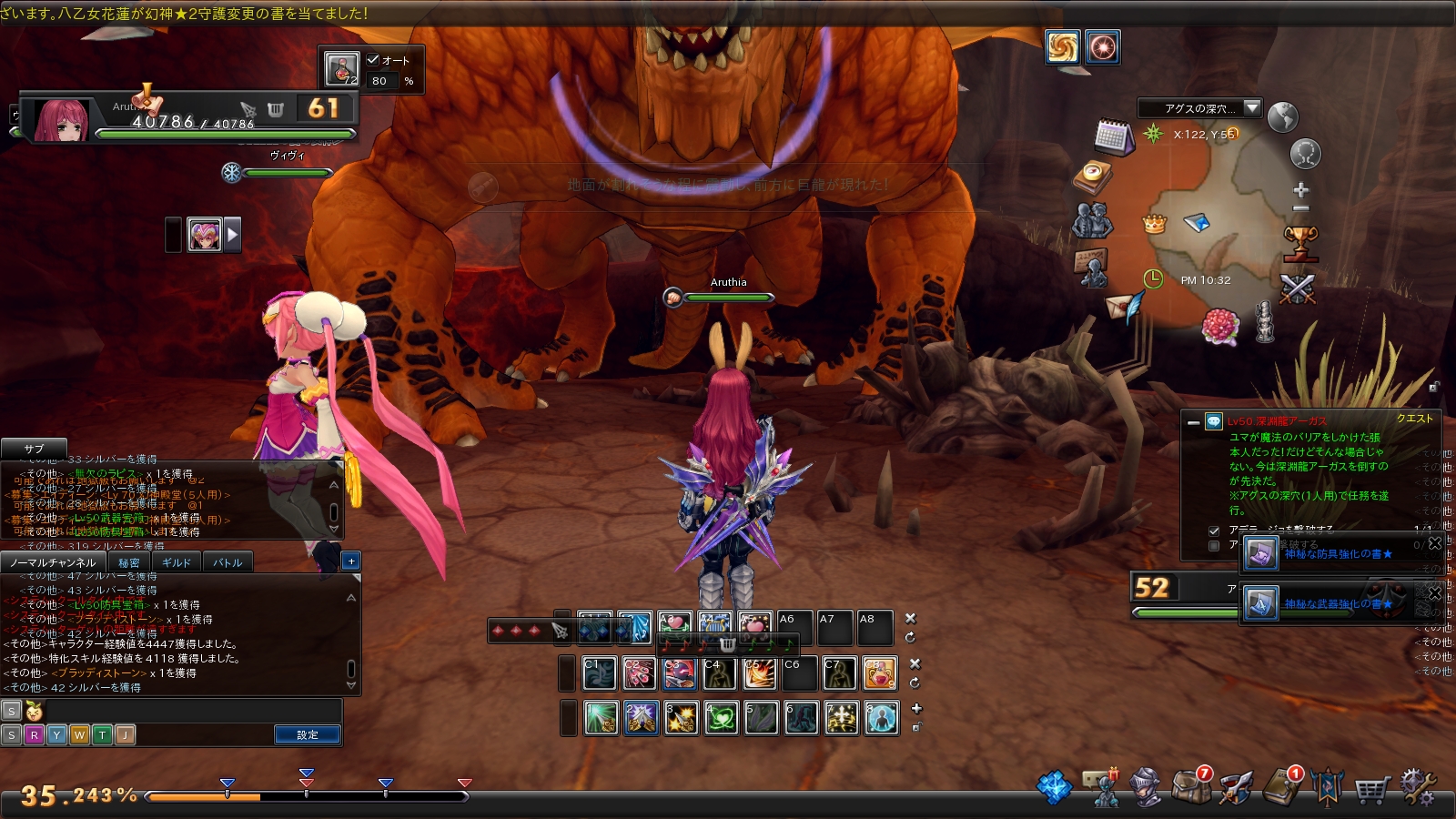Switch to the 秘密 chat tab

pos(129,562)
